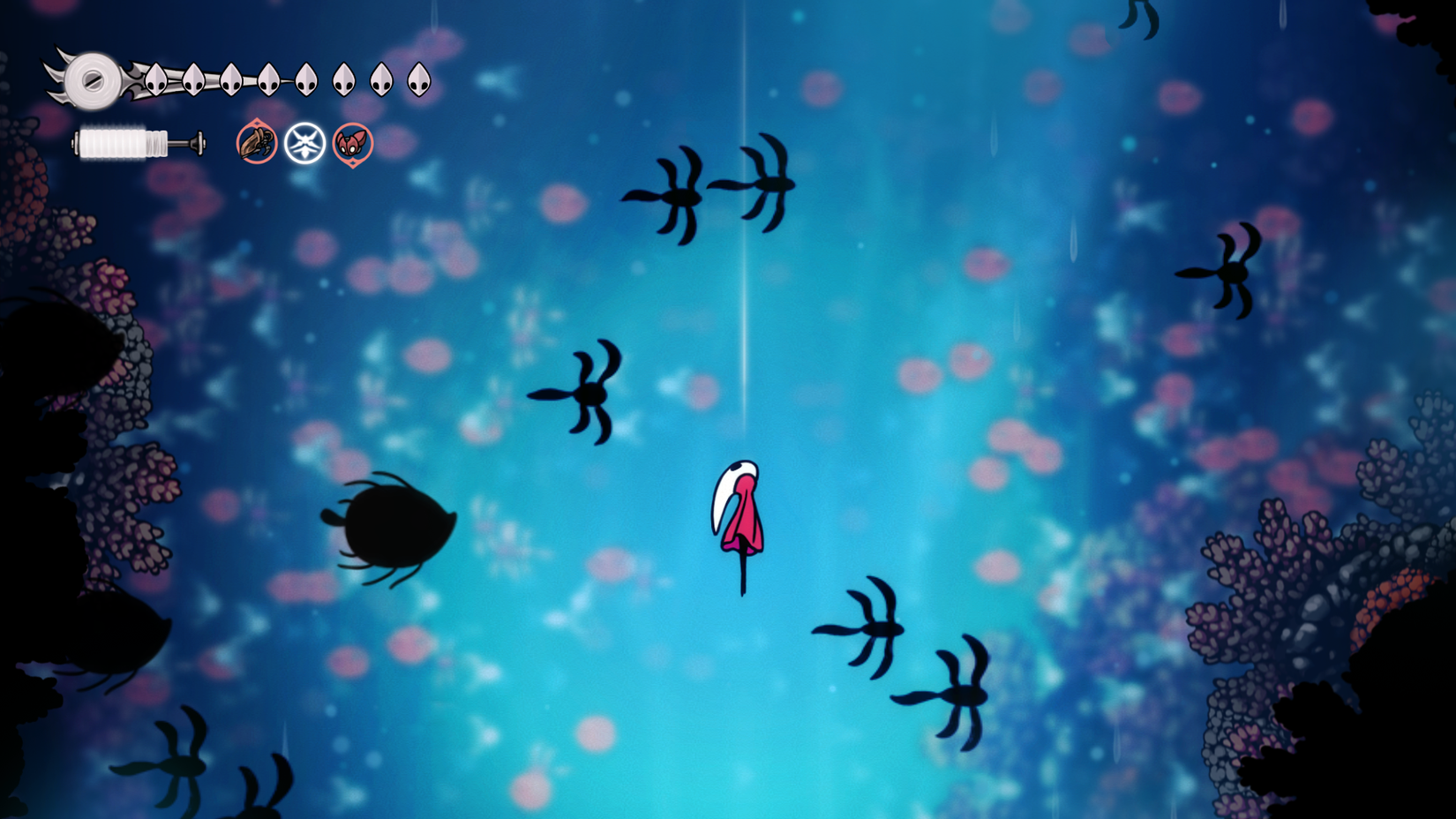Click the fifth health mask icon
Image resolution: width=1456 pixels, height=819 pixels.
pyautogui.click(x=305, y=78)
